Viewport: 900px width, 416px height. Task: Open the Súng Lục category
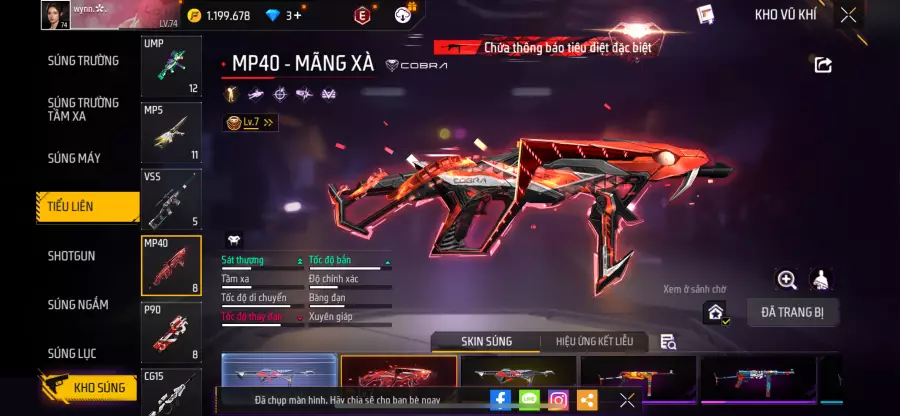74,353
